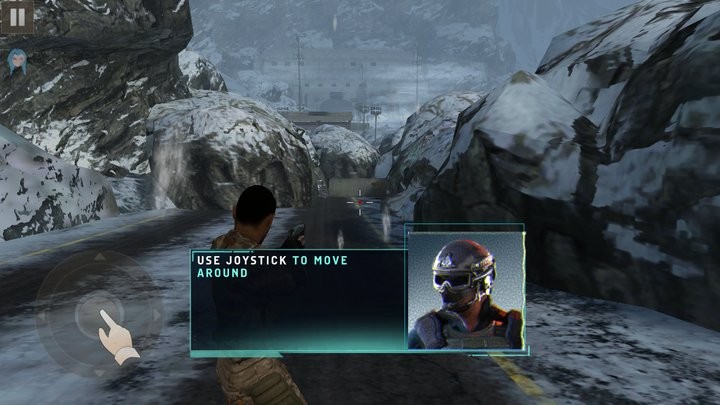Tap the helmeted soldier portrait in the tutorial box
This screenshot has width=720, height=405.
coord(465,290)
